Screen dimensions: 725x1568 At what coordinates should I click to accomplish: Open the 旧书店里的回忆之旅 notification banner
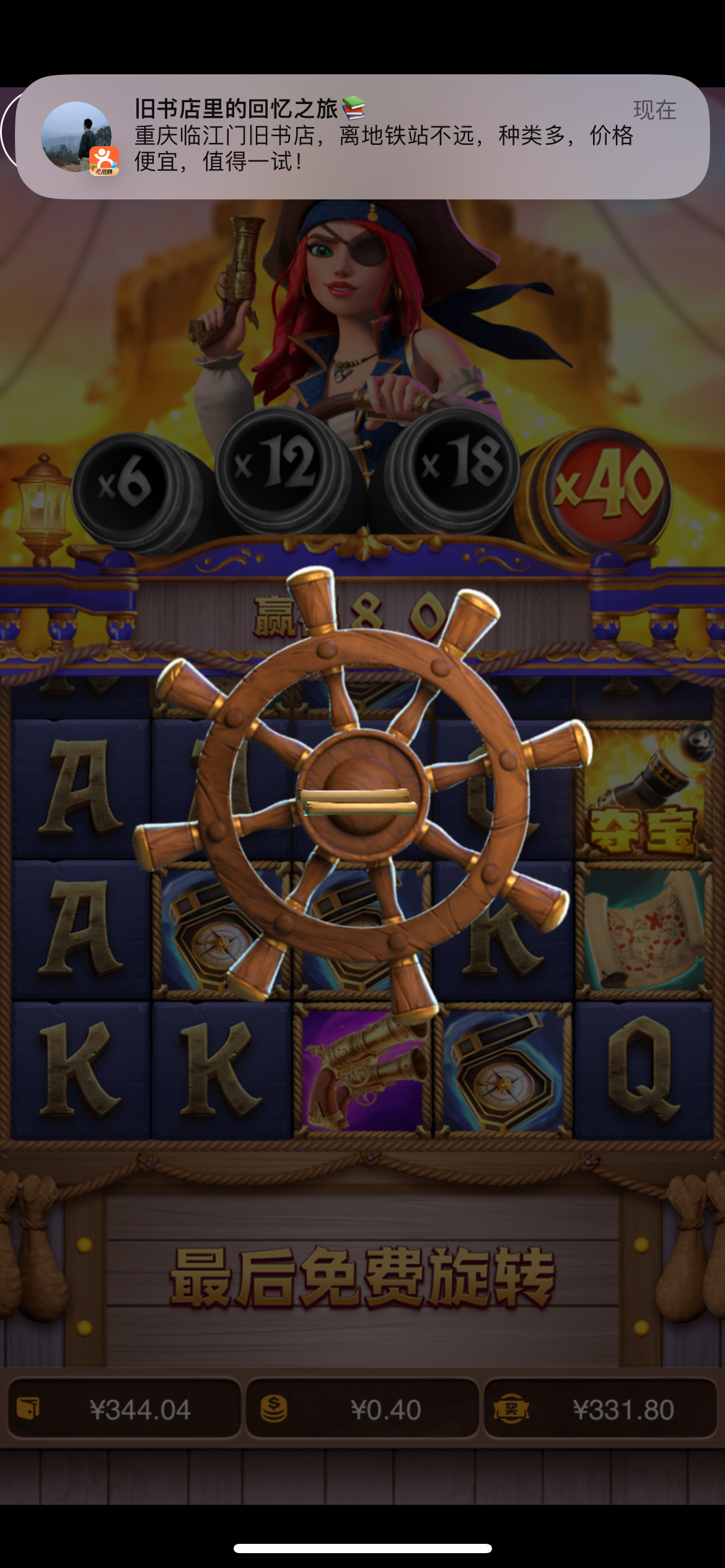tap(362, 136)
